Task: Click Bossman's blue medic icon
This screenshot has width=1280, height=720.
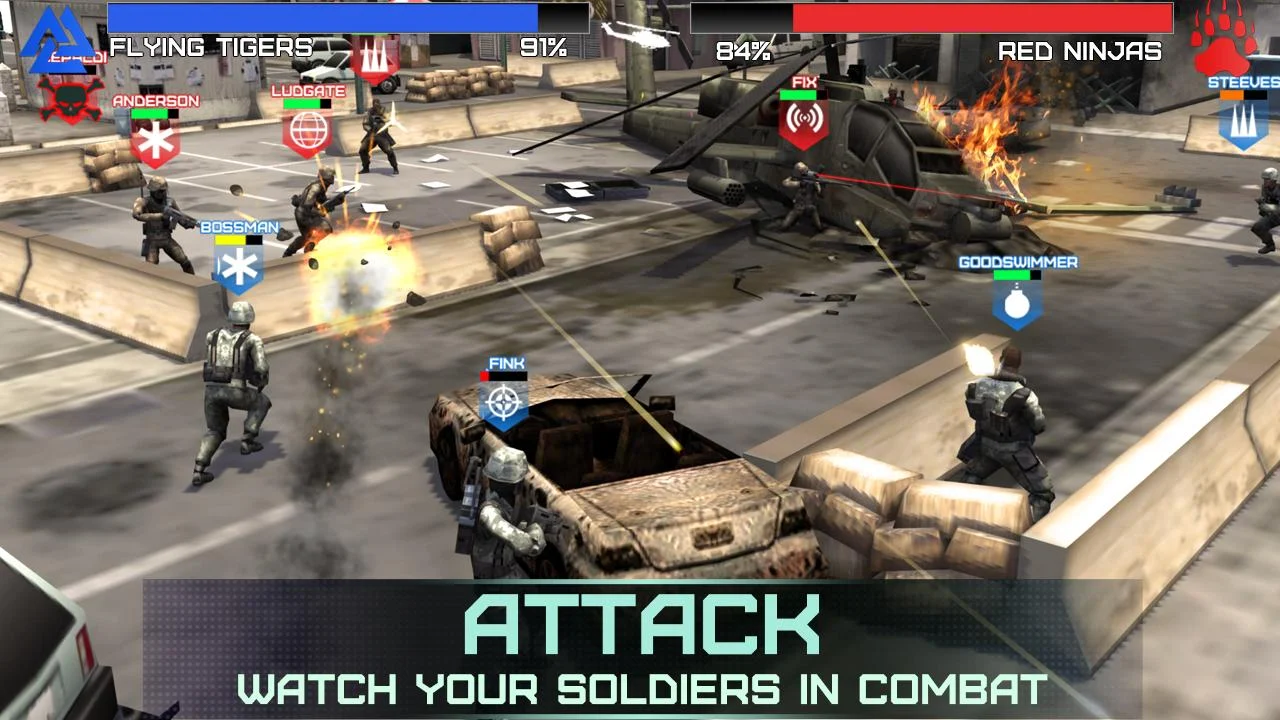Action: pyautogui.click(x=240, y=267)
